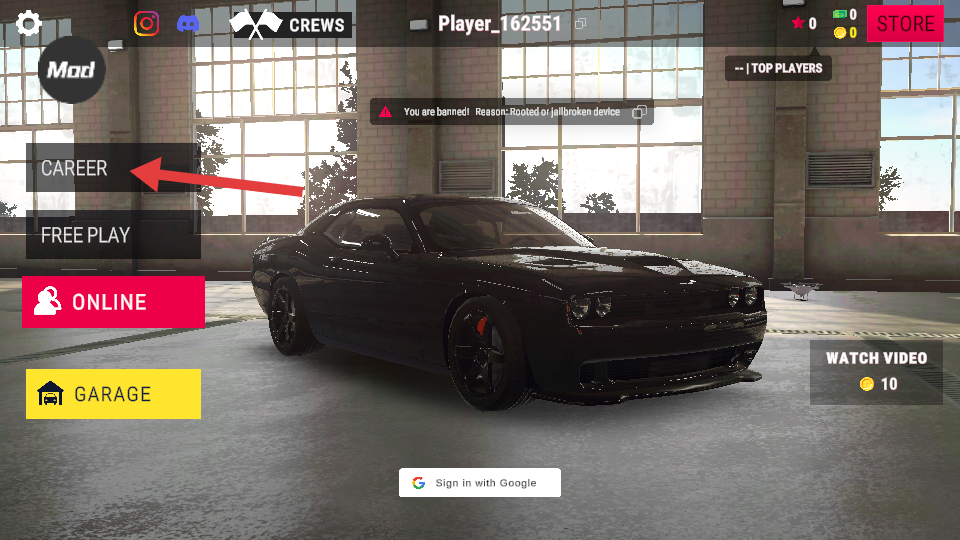This screenshot has height=540, width=960.
Task: Open the settings gear icon
Action: [29, 23]
